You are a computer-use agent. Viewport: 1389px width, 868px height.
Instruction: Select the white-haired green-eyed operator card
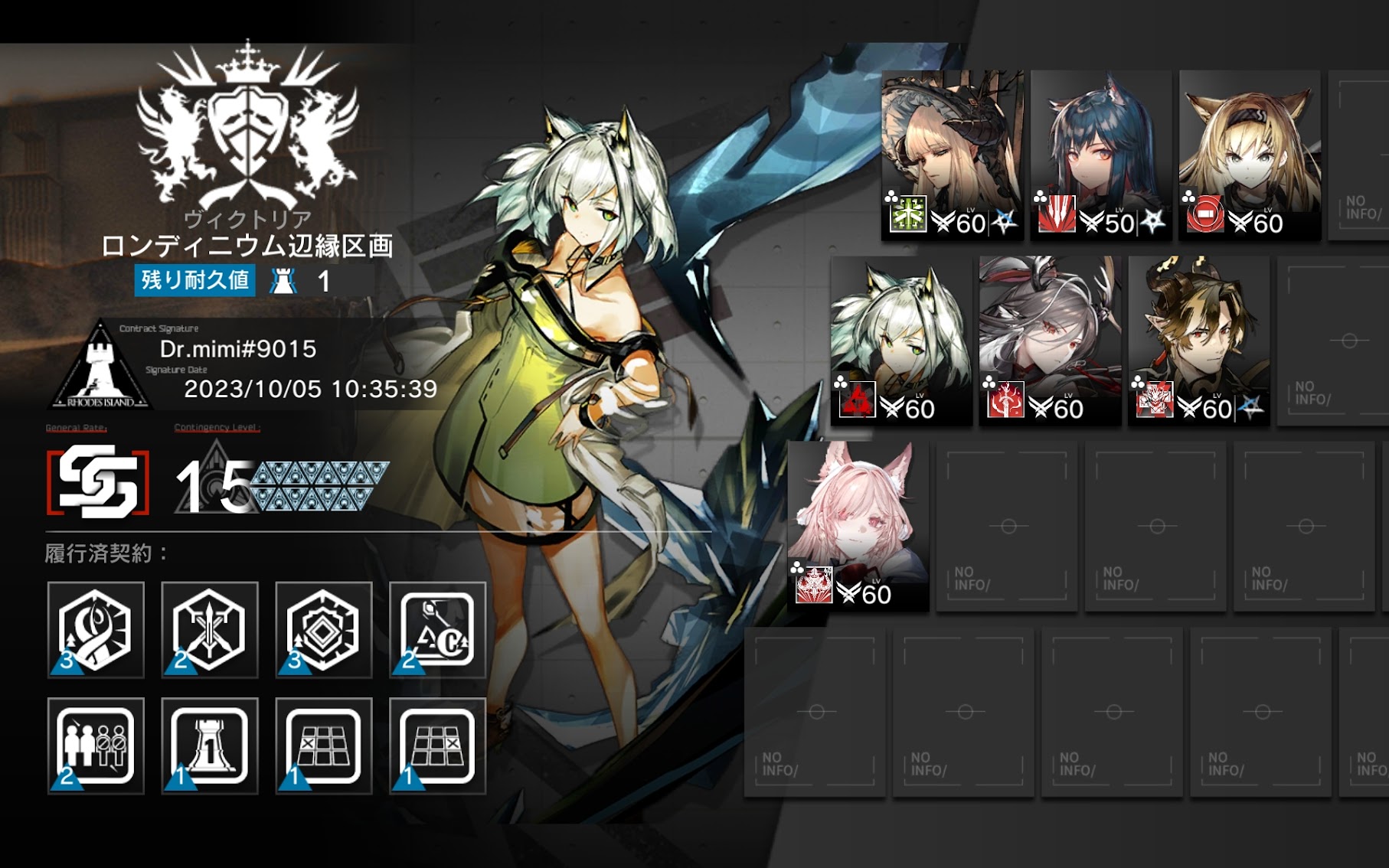tap(901, 340)
